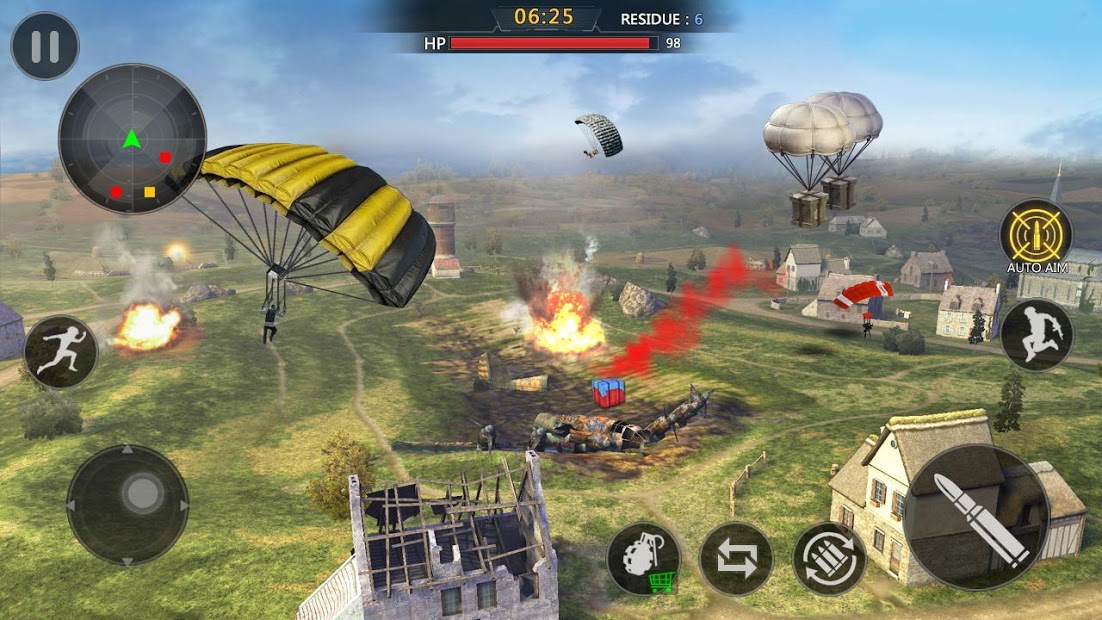Fire weapon using the large bullet button
Image resolution: width=1102 pixels, height=620 pixels.
[977, 516]
